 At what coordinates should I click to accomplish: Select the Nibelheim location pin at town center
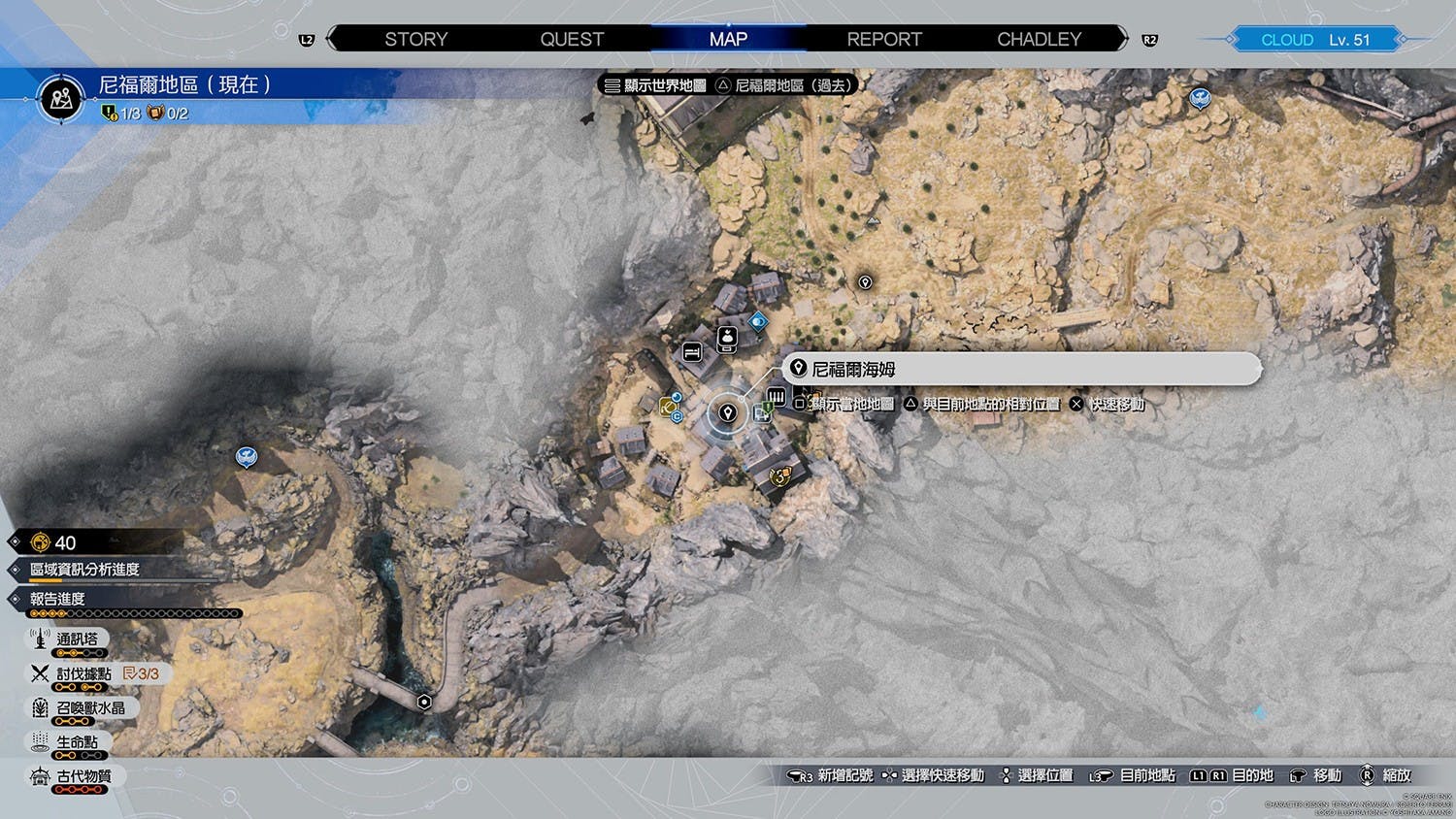[727, 413]
